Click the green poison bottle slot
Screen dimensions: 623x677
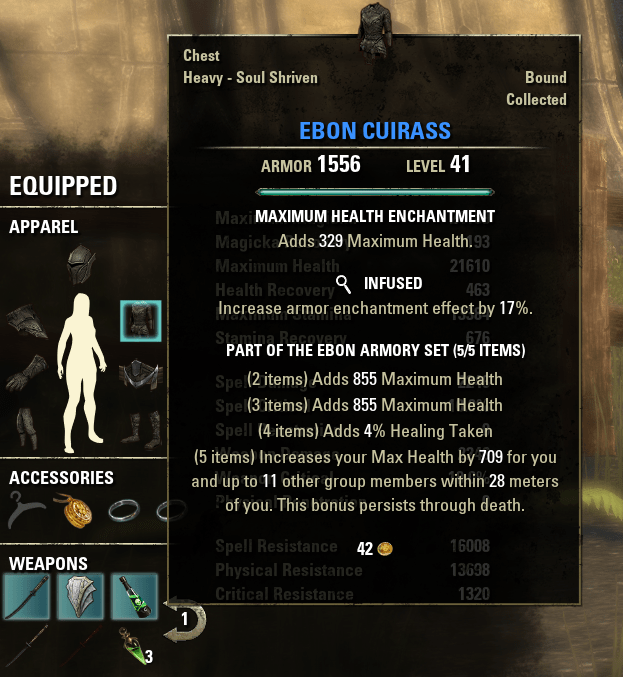click(x=134, y=597)
